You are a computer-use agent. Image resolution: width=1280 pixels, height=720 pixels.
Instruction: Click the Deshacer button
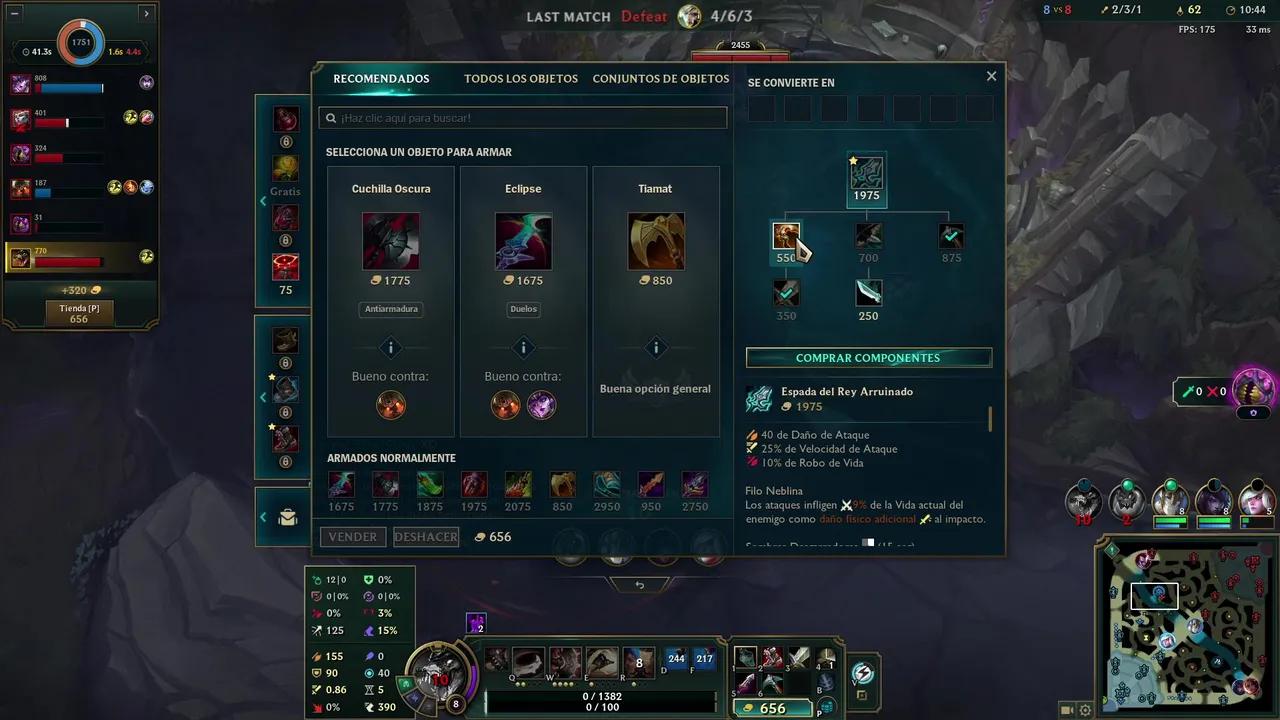coord(425,537)
